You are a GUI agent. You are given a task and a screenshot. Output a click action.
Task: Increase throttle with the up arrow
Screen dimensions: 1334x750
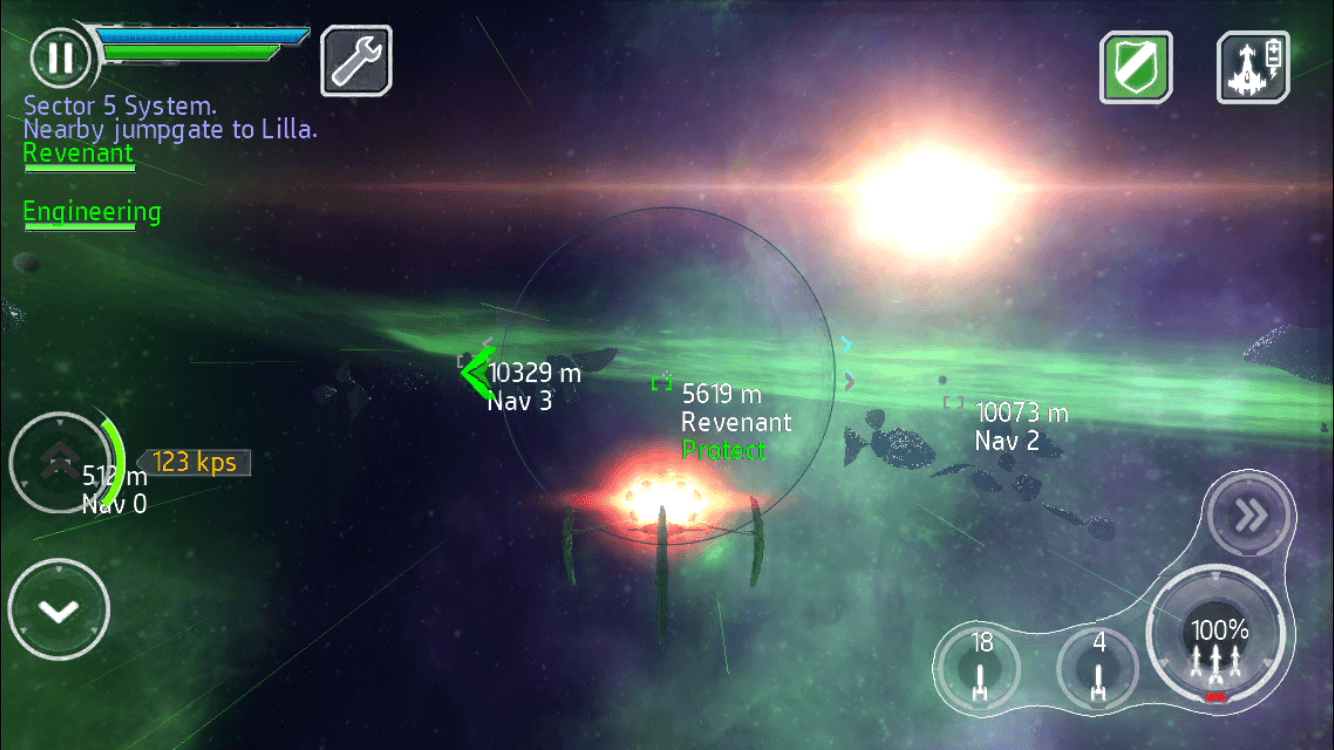coord(60,462)
